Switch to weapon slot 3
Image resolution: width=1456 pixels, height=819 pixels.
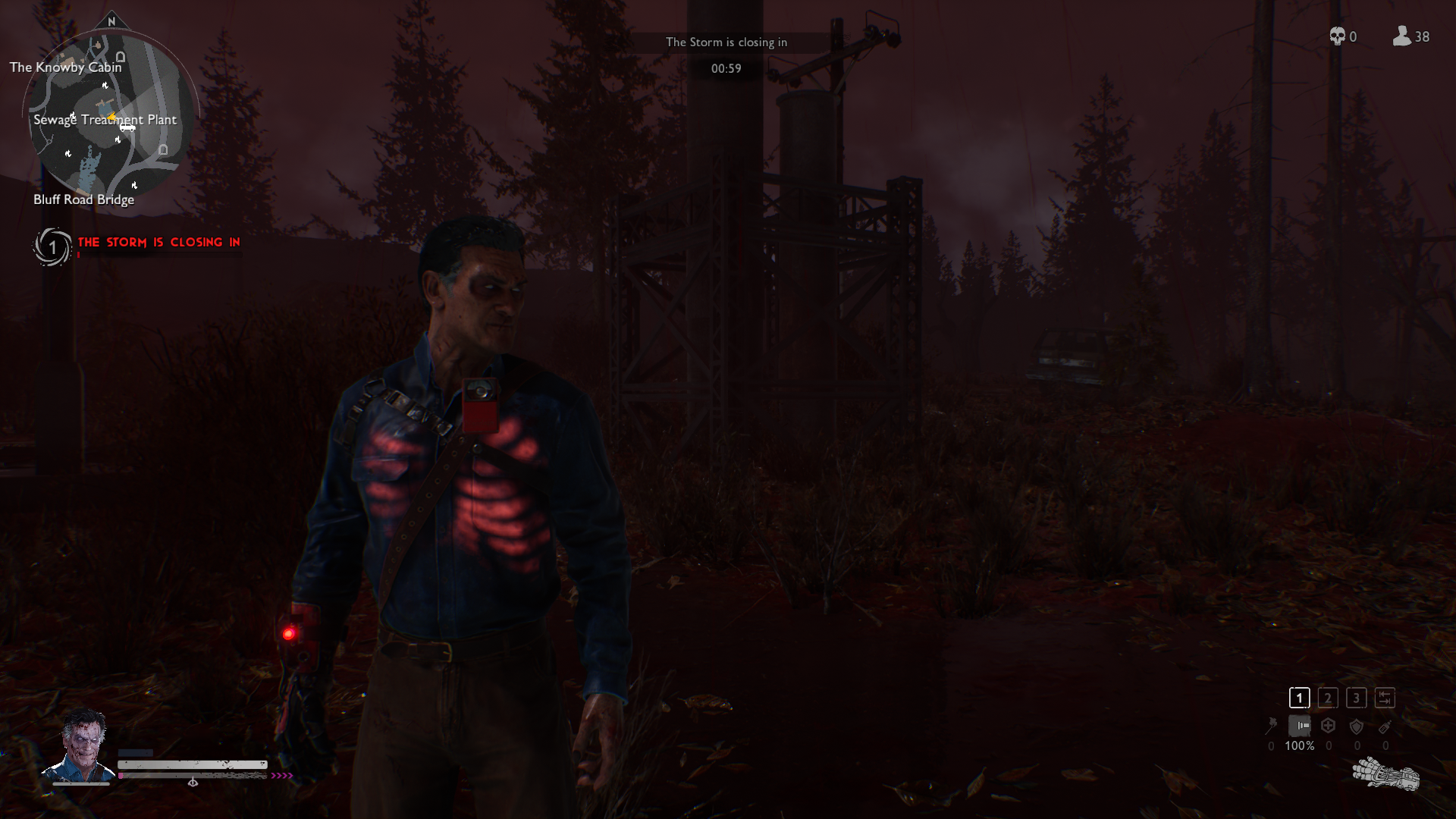click(x=1357, y=698)
